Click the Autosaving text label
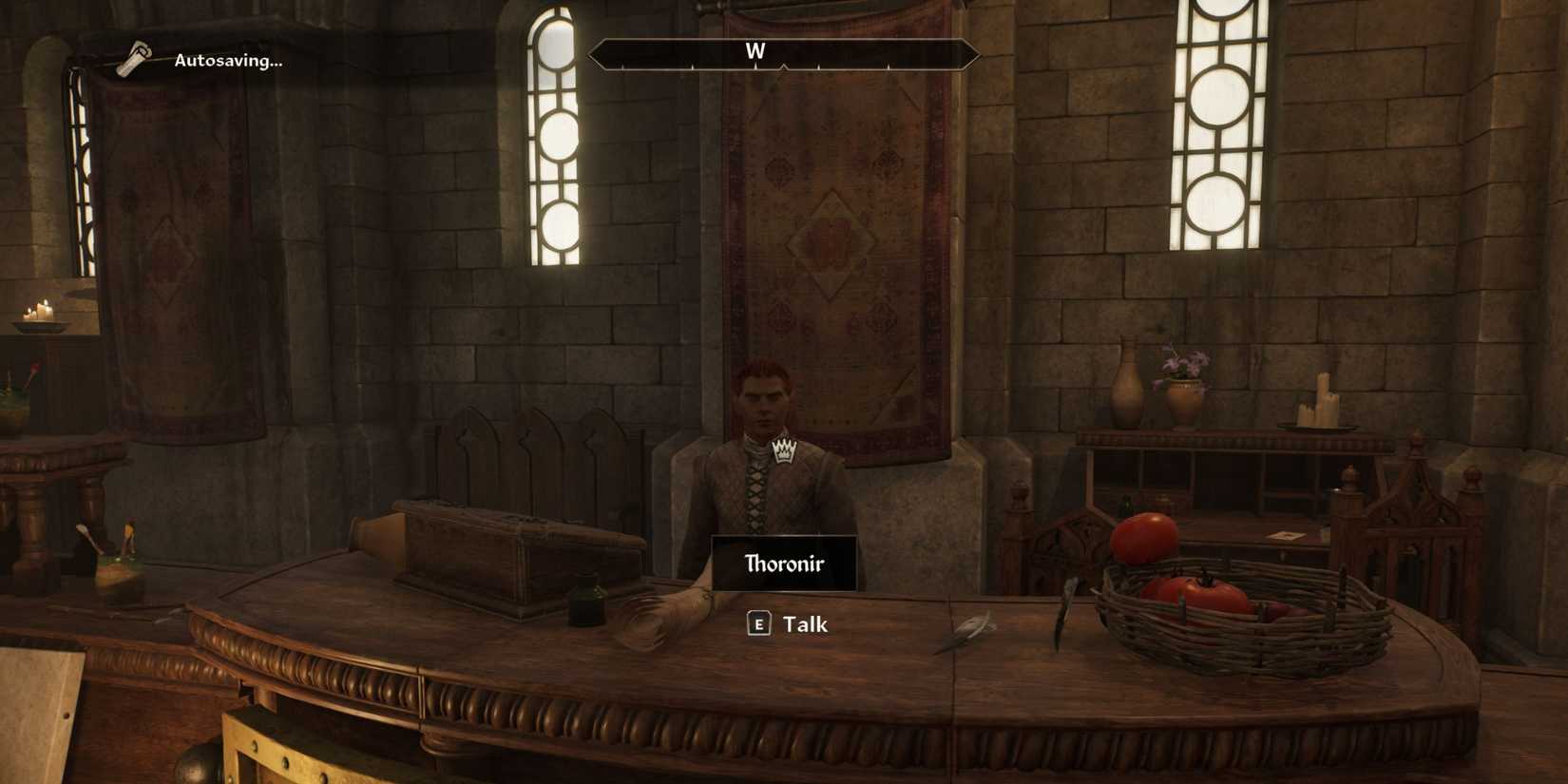The height and width of the screenshot is (784, 1568). tap(228, 61)
